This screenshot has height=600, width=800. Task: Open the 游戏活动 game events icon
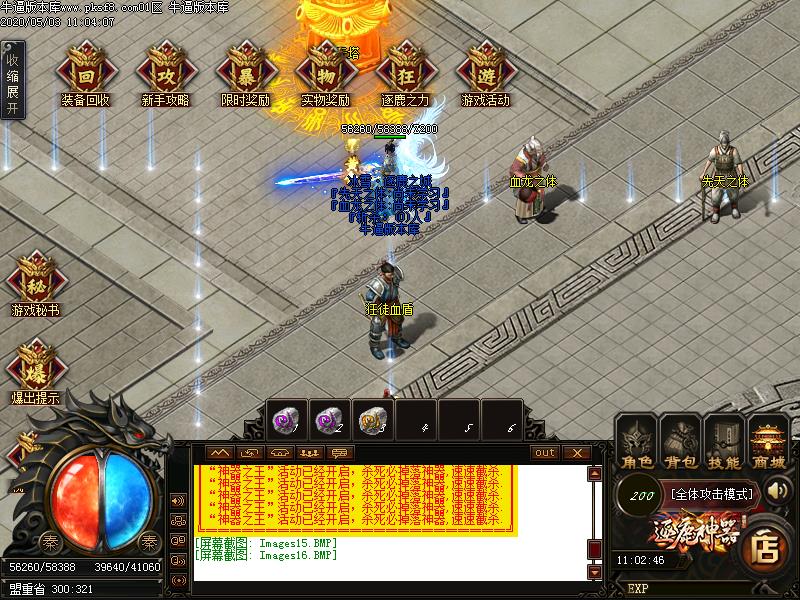point(485,68)
